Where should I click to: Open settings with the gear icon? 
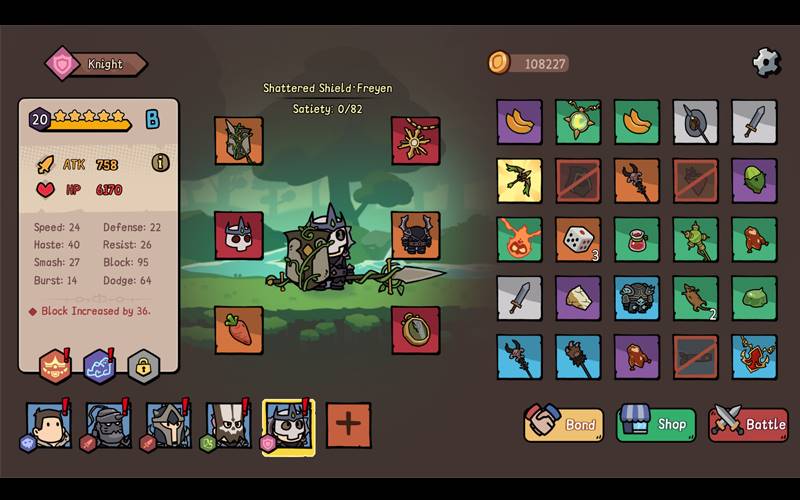click(766, 62)
